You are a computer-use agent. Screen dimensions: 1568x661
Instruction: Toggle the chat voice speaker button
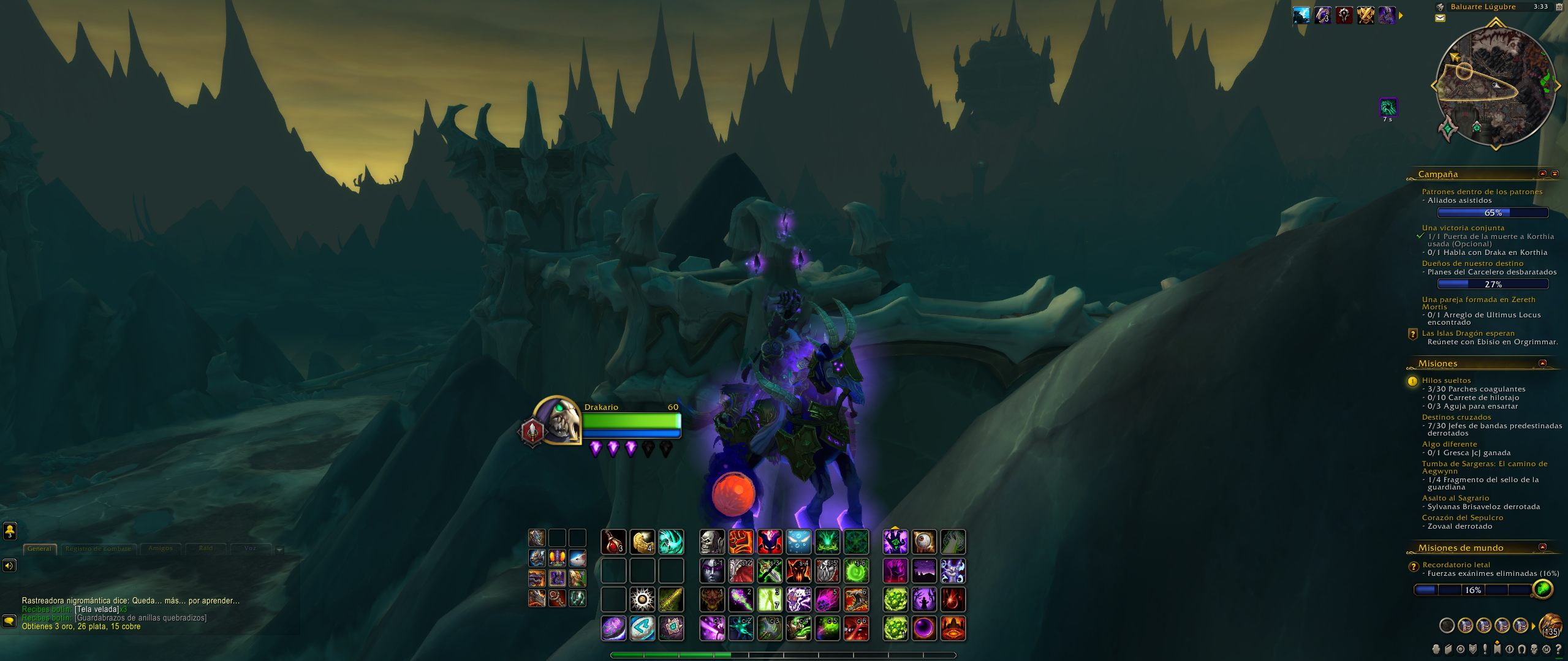9,565
